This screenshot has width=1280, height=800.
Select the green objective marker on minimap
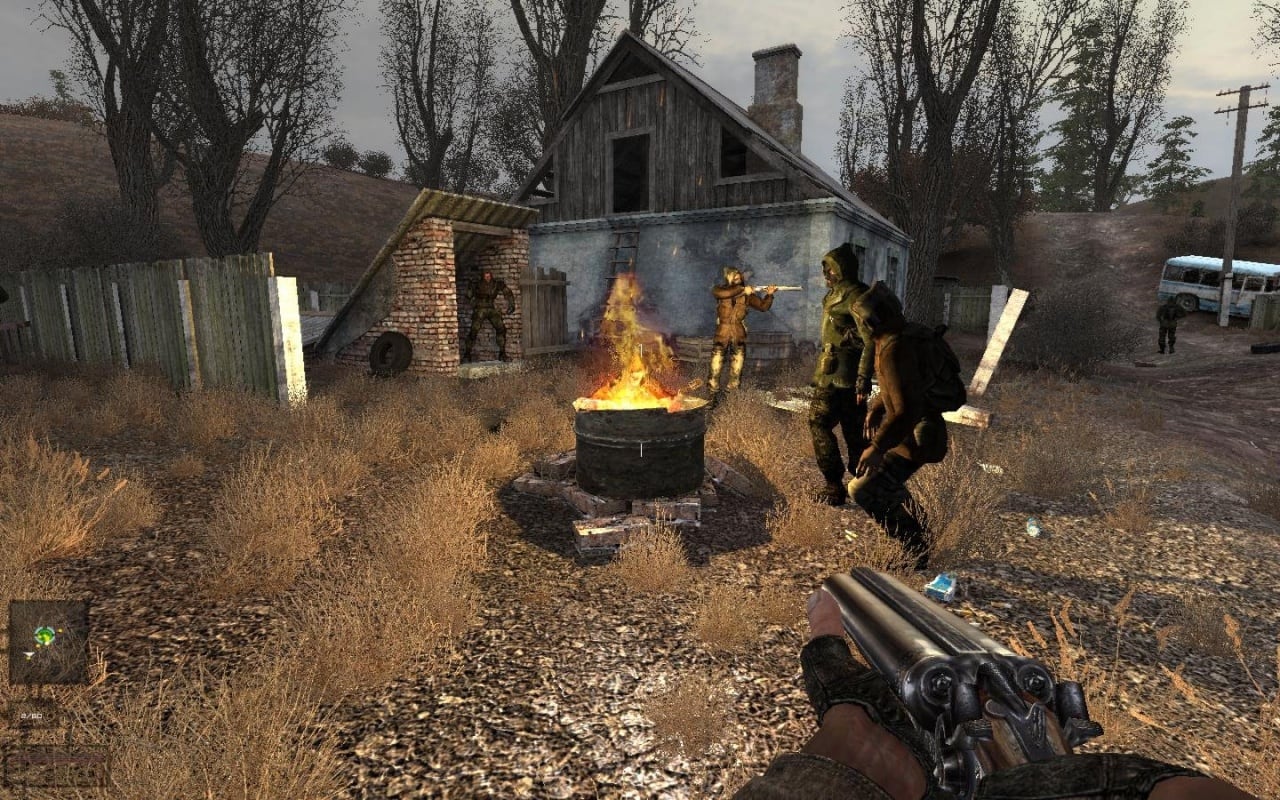44,634
